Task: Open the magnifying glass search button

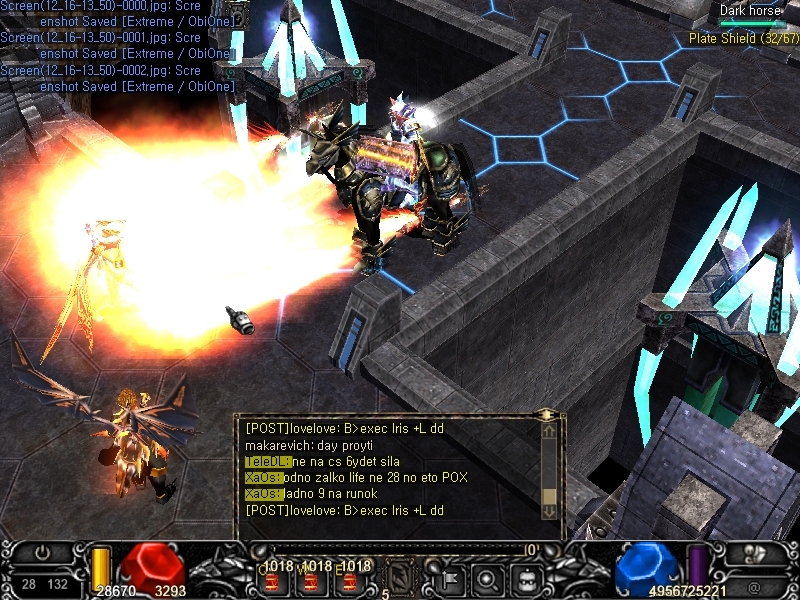Action: (x=489, y=576)
